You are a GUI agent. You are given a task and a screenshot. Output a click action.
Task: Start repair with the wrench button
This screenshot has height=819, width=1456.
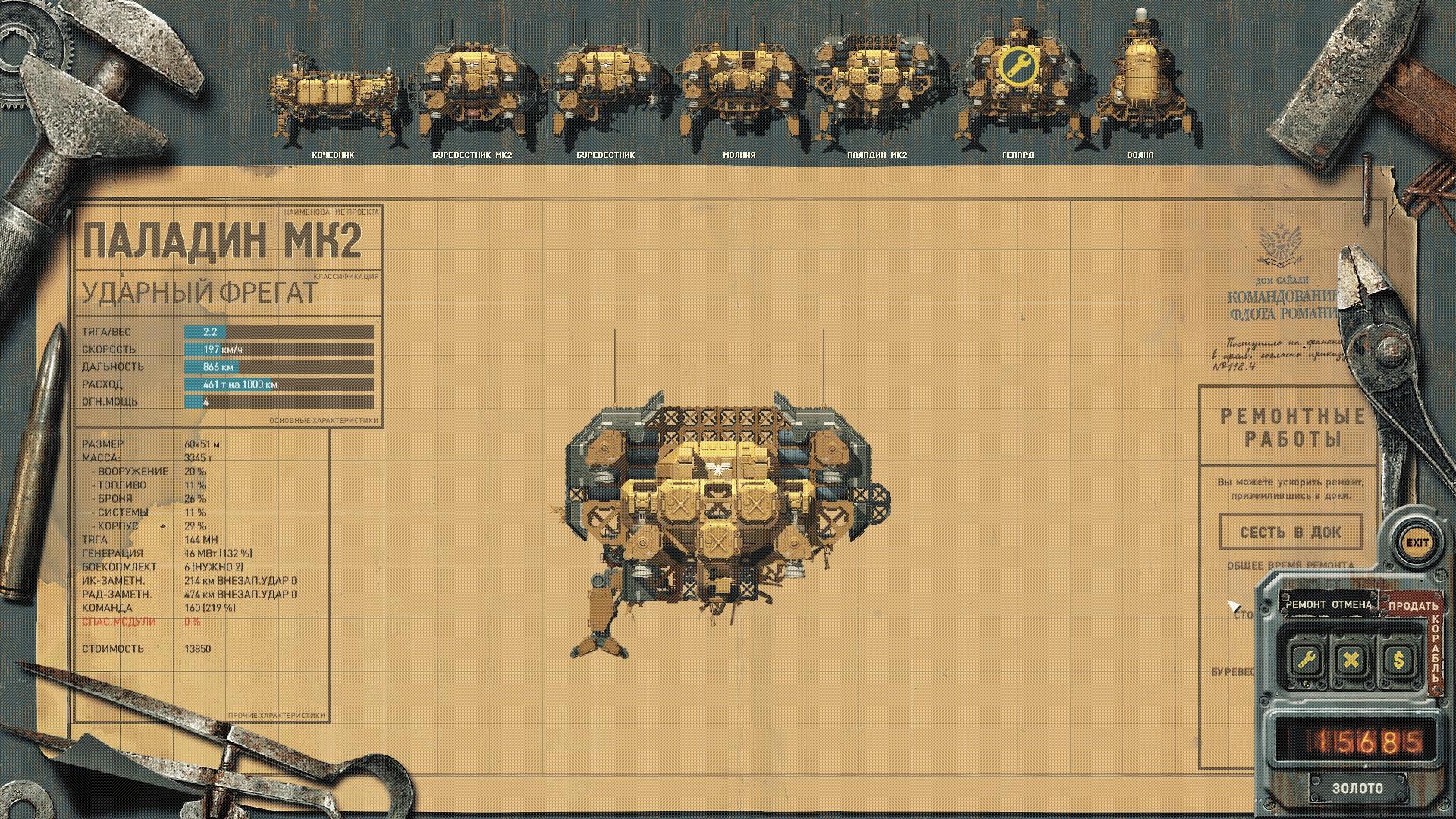tap(1306, 660)
